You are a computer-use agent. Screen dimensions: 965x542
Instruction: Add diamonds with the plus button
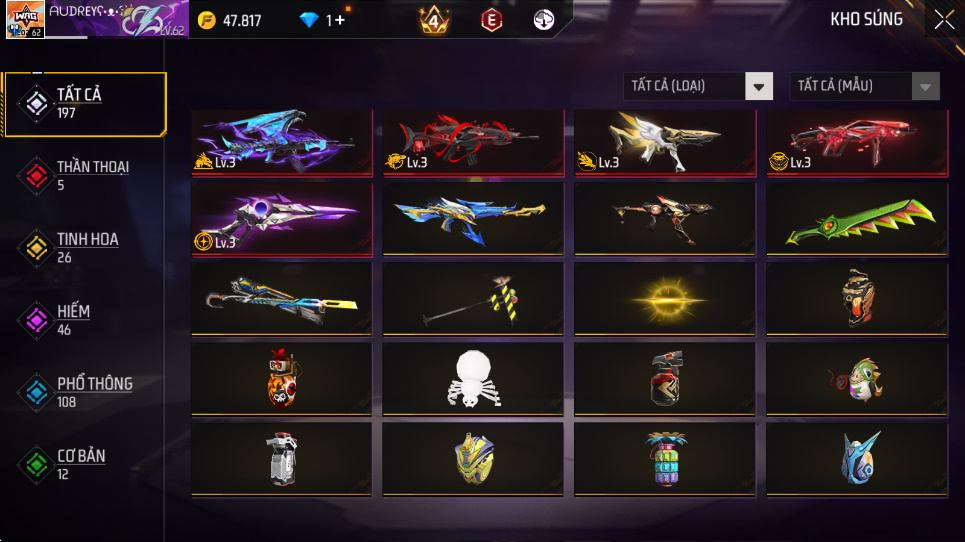(341, 20)
